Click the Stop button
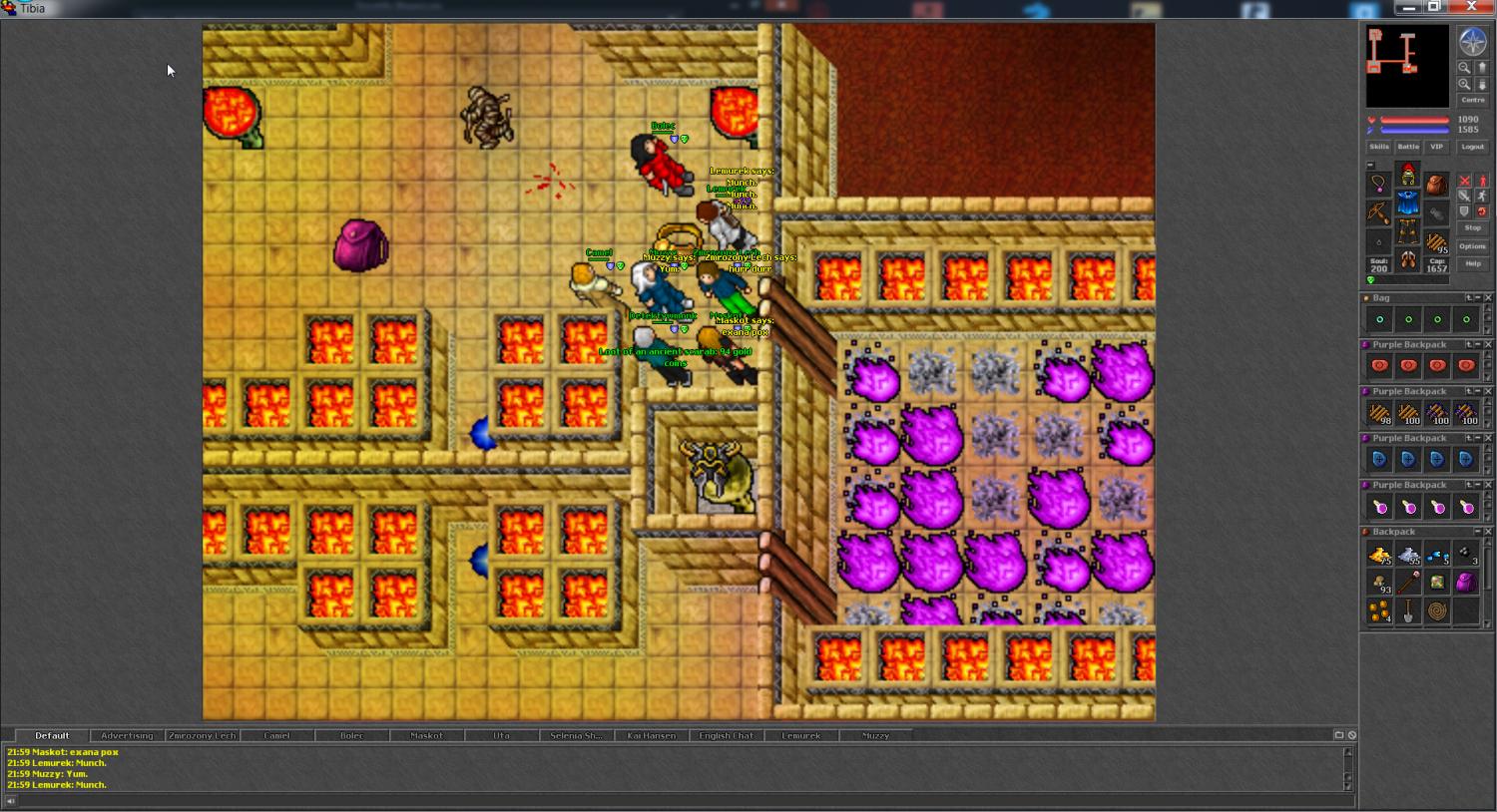Image resolution: width=1497 pixels, height=812 pixels. click(1472, 228)
